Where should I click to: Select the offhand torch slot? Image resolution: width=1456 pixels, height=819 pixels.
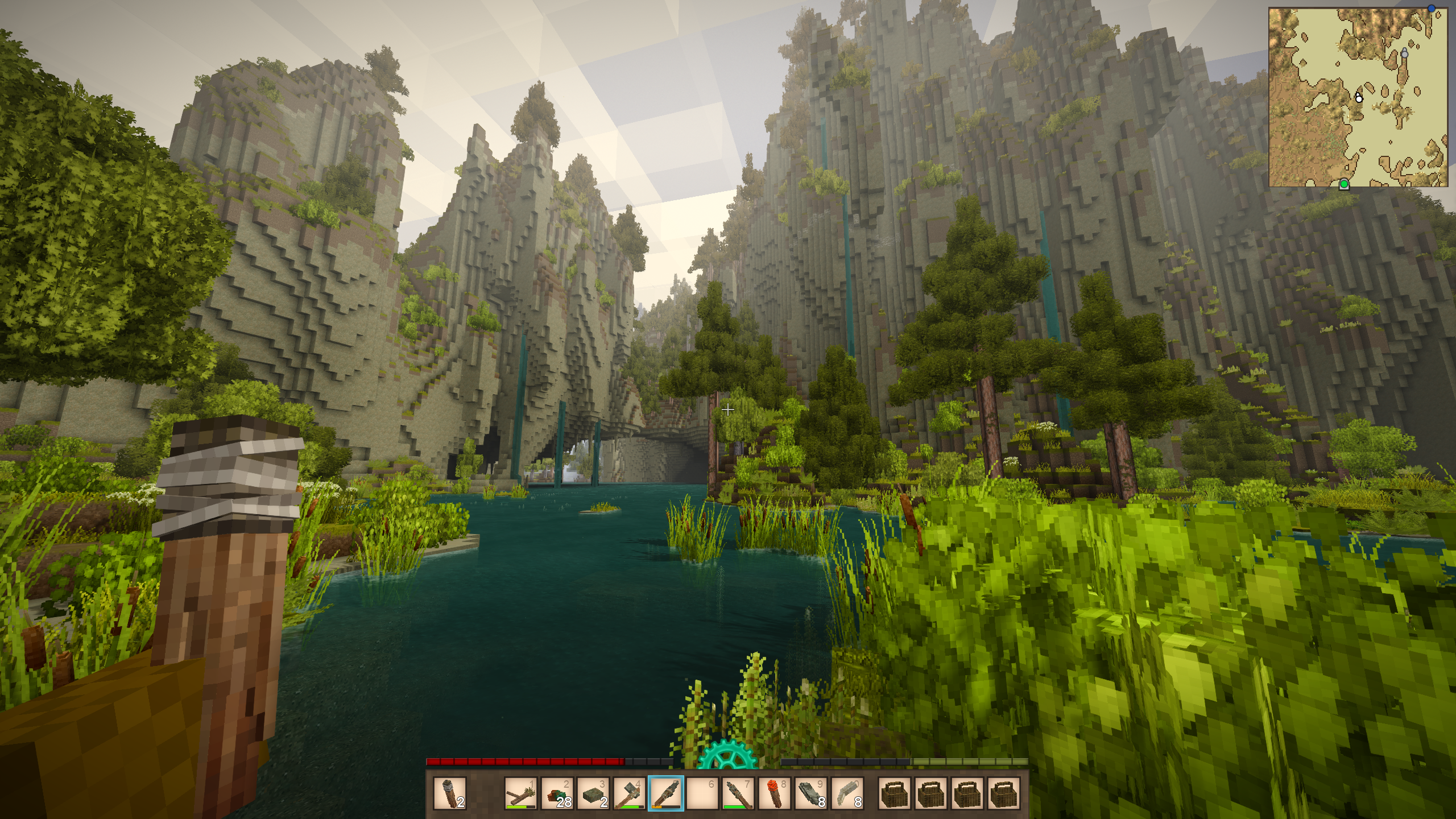click(449, 793)
